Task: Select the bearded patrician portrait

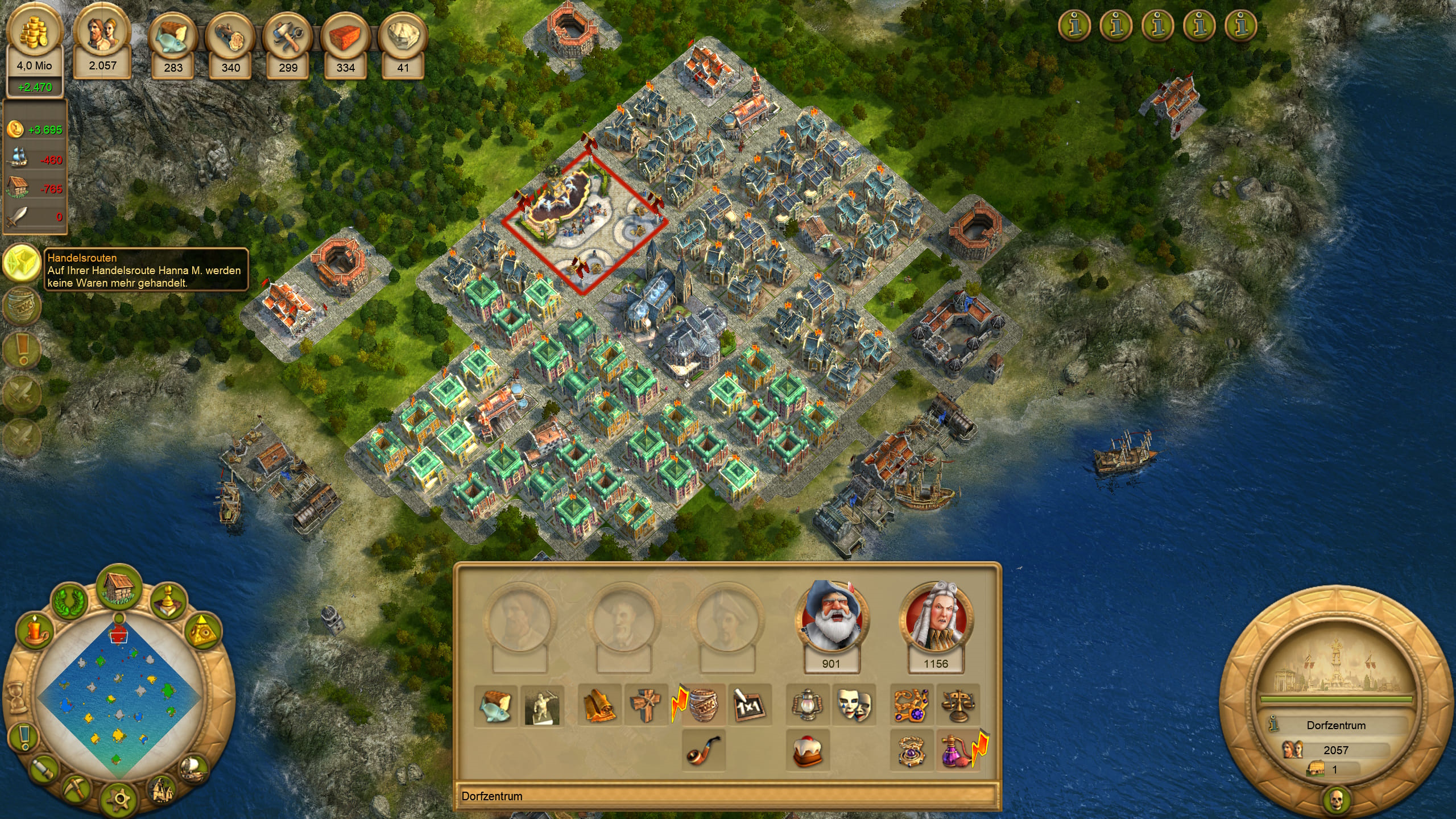Action: [831, 617]
